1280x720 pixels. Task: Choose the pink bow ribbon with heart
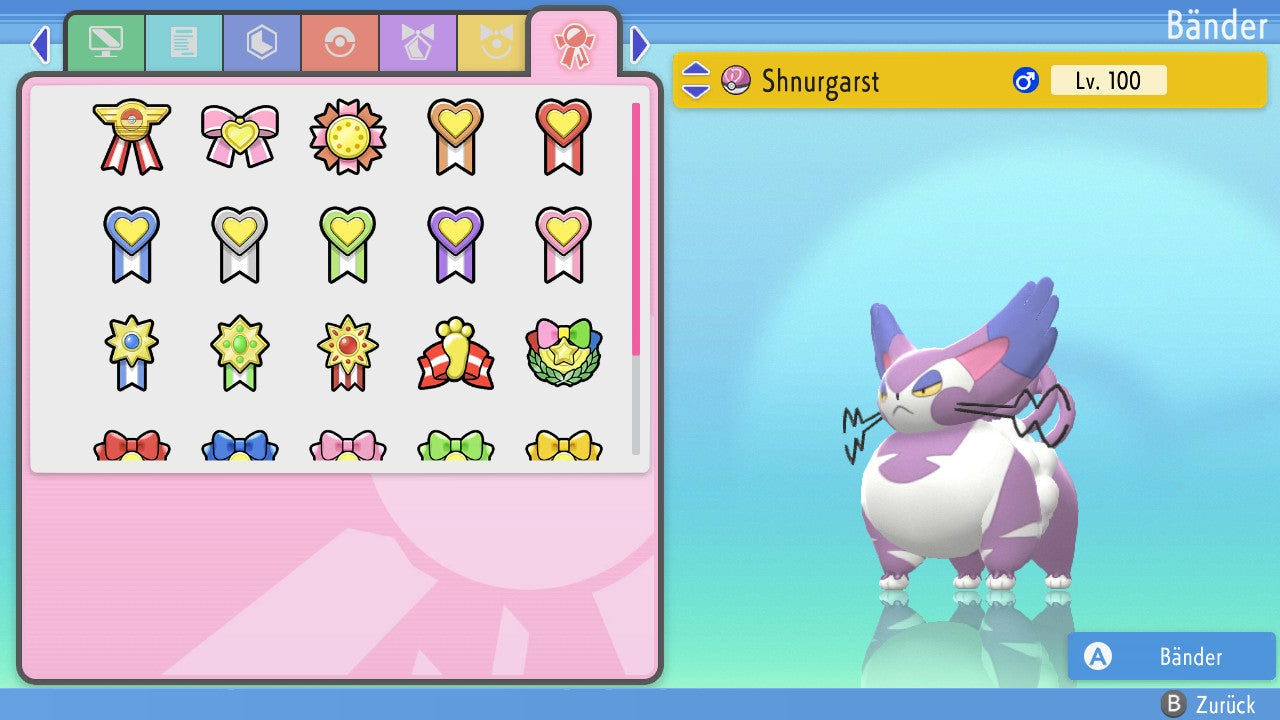[x=239, y=136]
